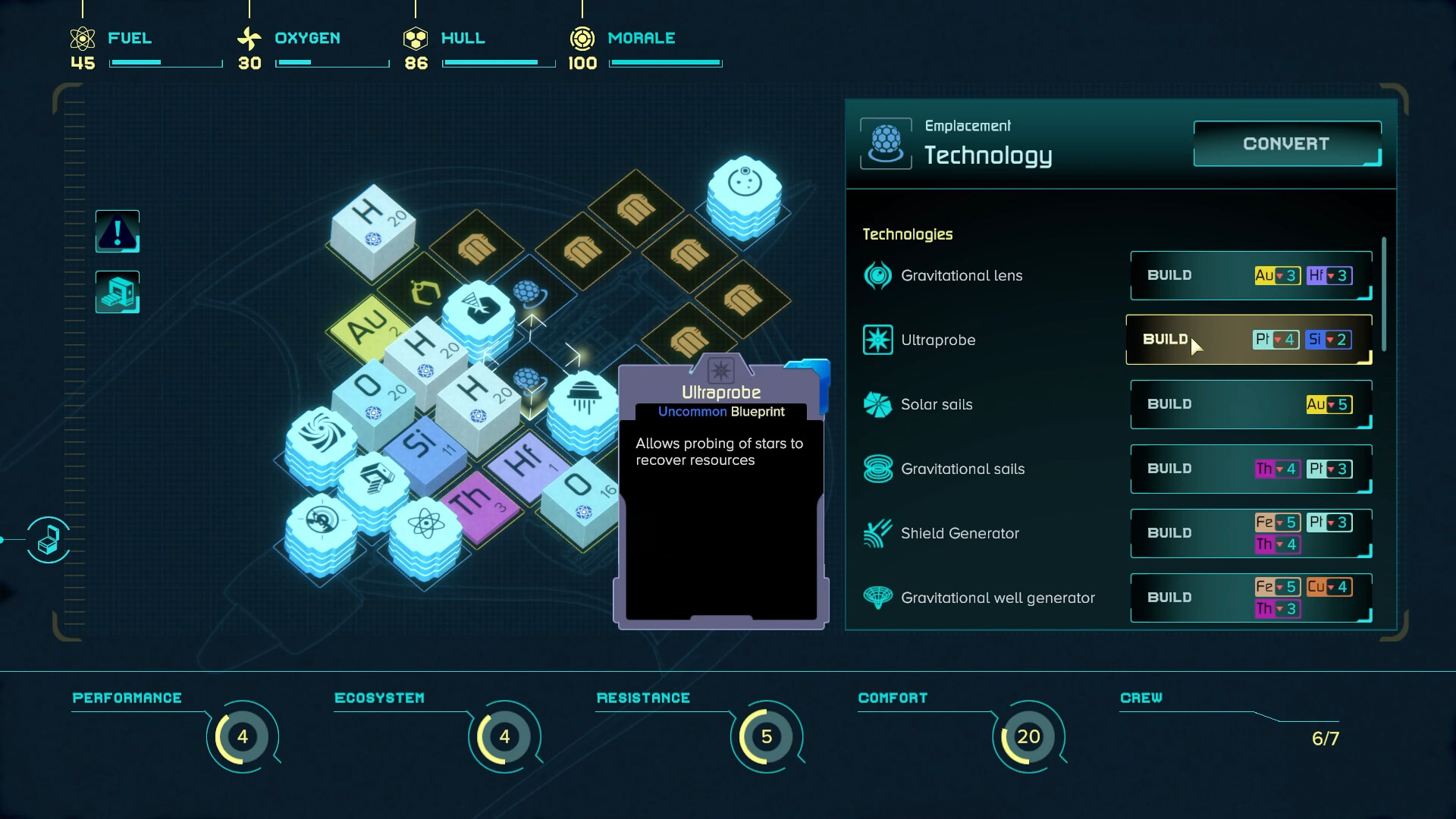Click the Technology emplacement icon in the panel header

tap(885, 143)
